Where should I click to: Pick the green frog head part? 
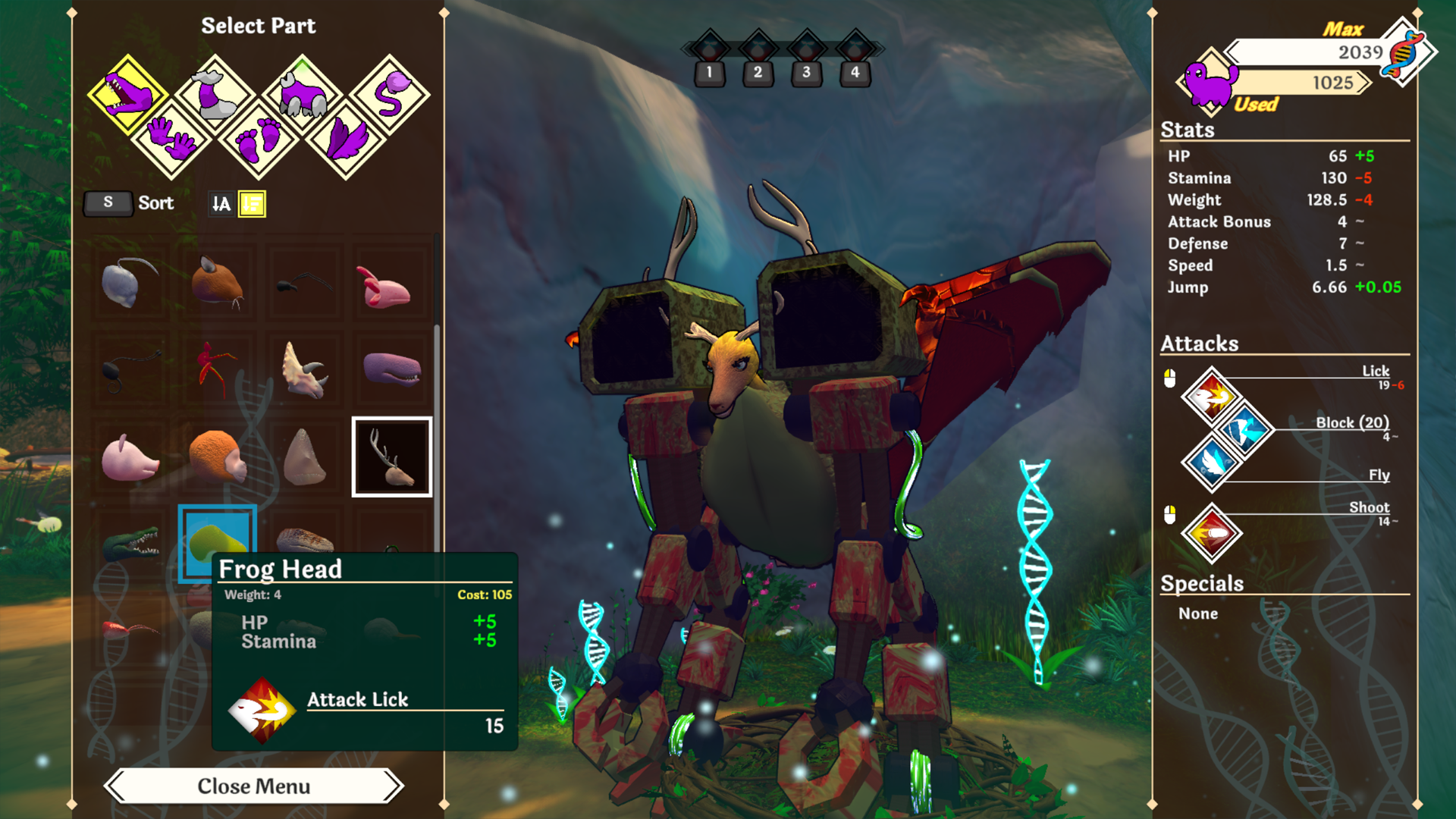point(217,537)
